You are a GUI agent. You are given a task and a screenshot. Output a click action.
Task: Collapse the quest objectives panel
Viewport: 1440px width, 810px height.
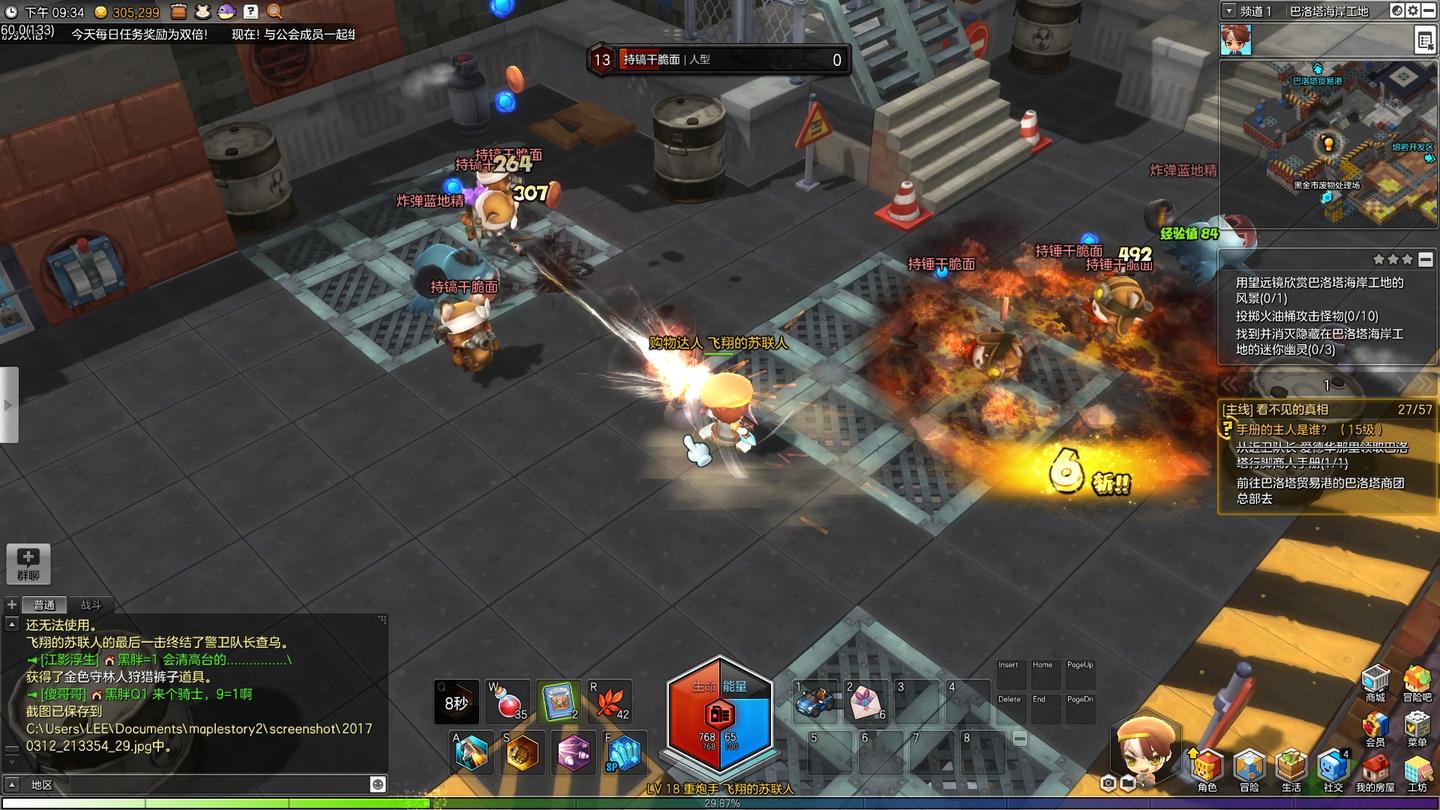coord(1425,260)
